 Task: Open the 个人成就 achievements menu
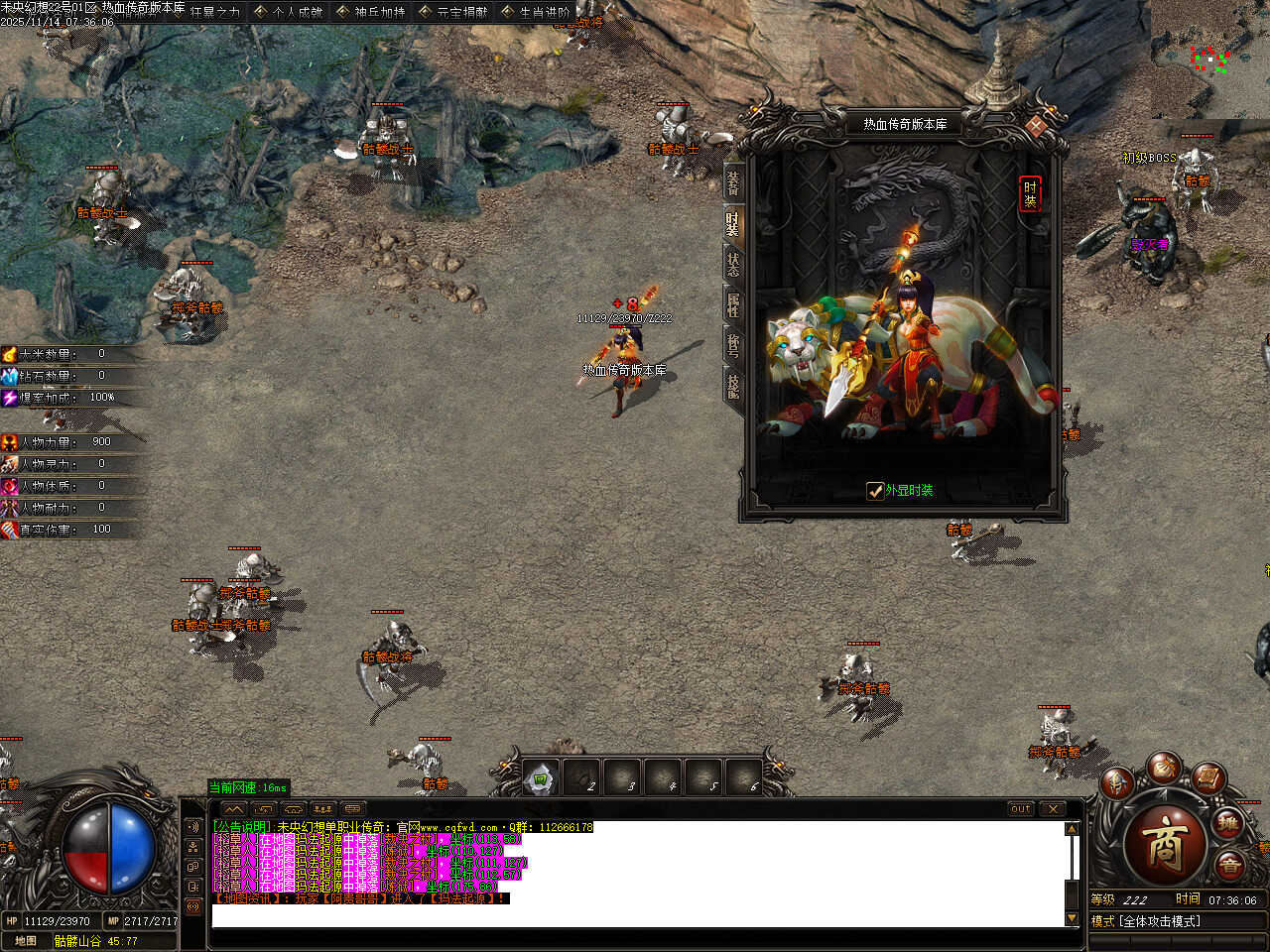(289, 12)
